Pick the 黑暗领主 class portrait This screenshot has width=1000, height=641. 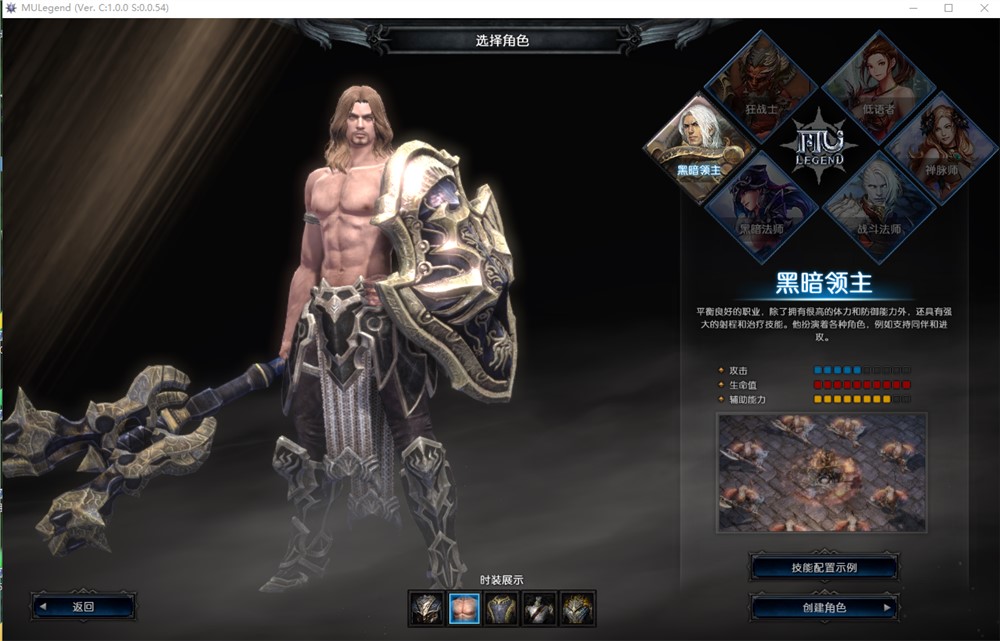pos(699,143)
